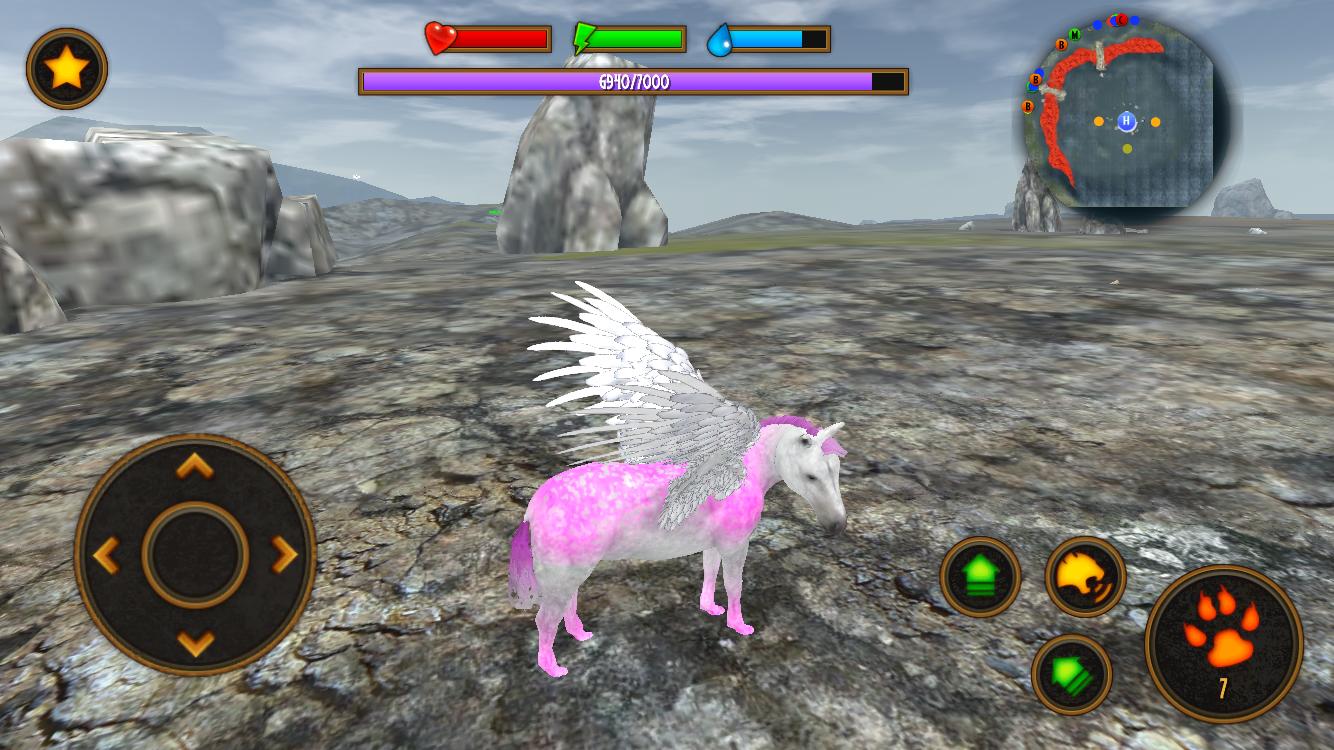Screen dimensions: 1334x750
Task: Tap the green diagonal dash icon
Action: 1073,675
